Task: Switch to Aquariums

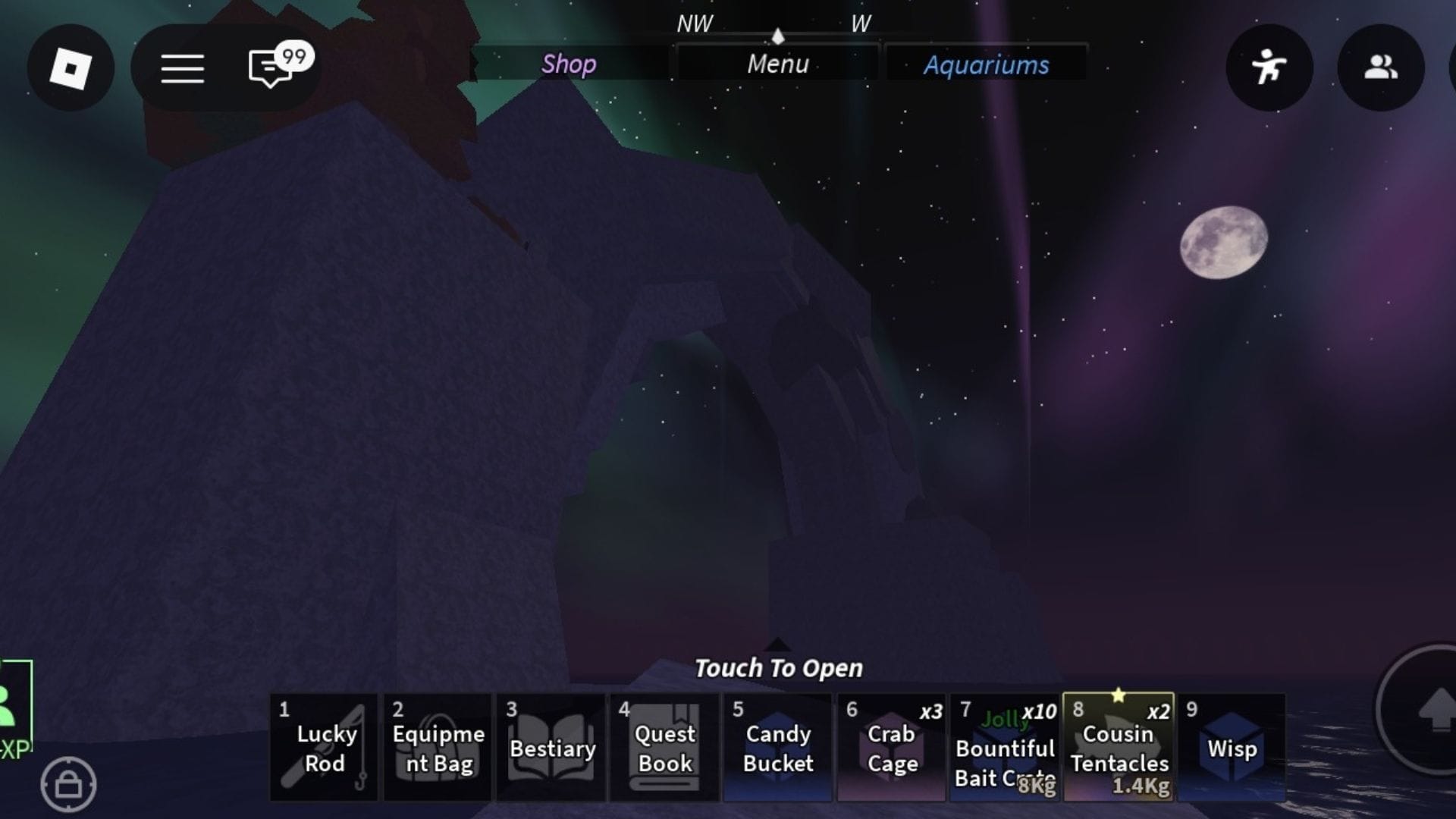Action: click(986, 64)
